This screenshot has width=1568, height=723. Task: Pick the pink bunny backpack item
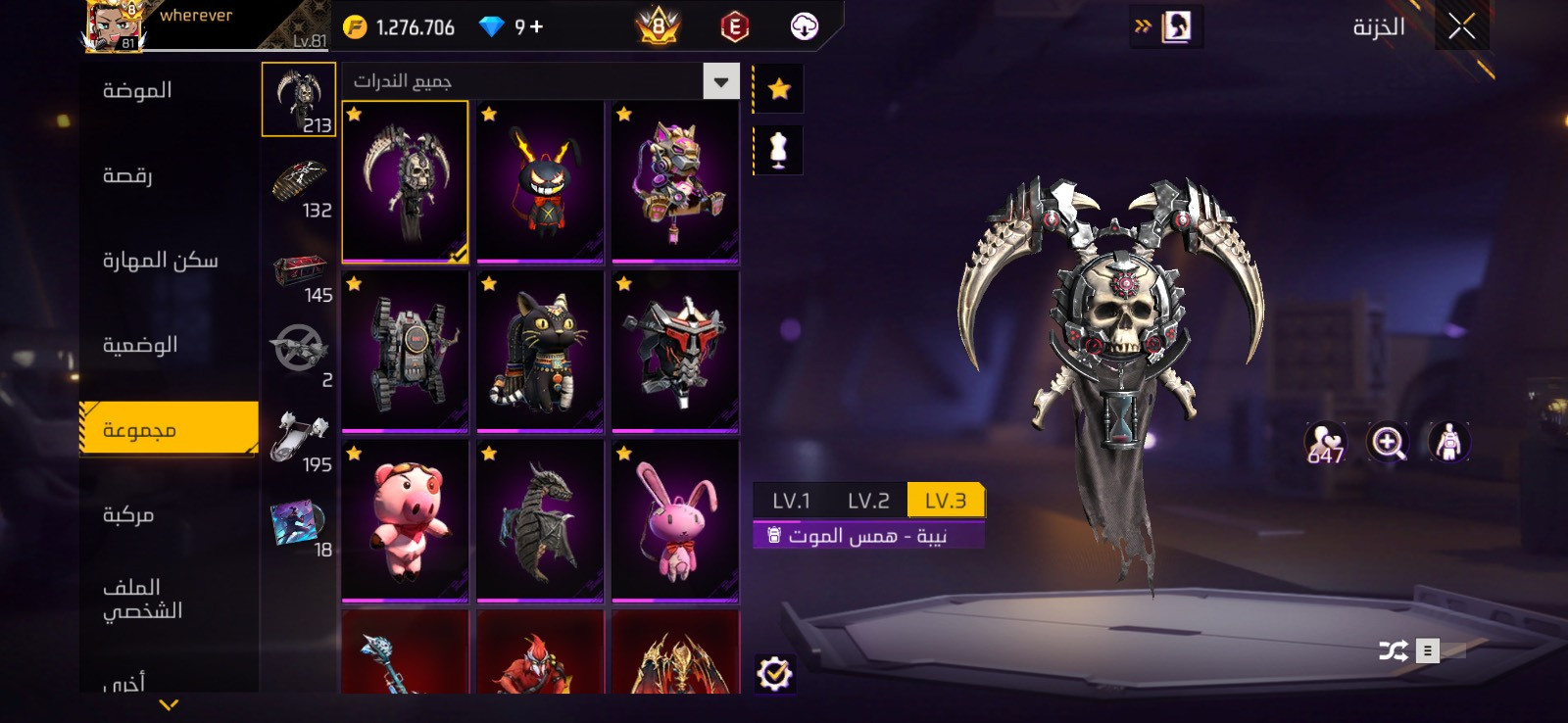click(675, 520)
